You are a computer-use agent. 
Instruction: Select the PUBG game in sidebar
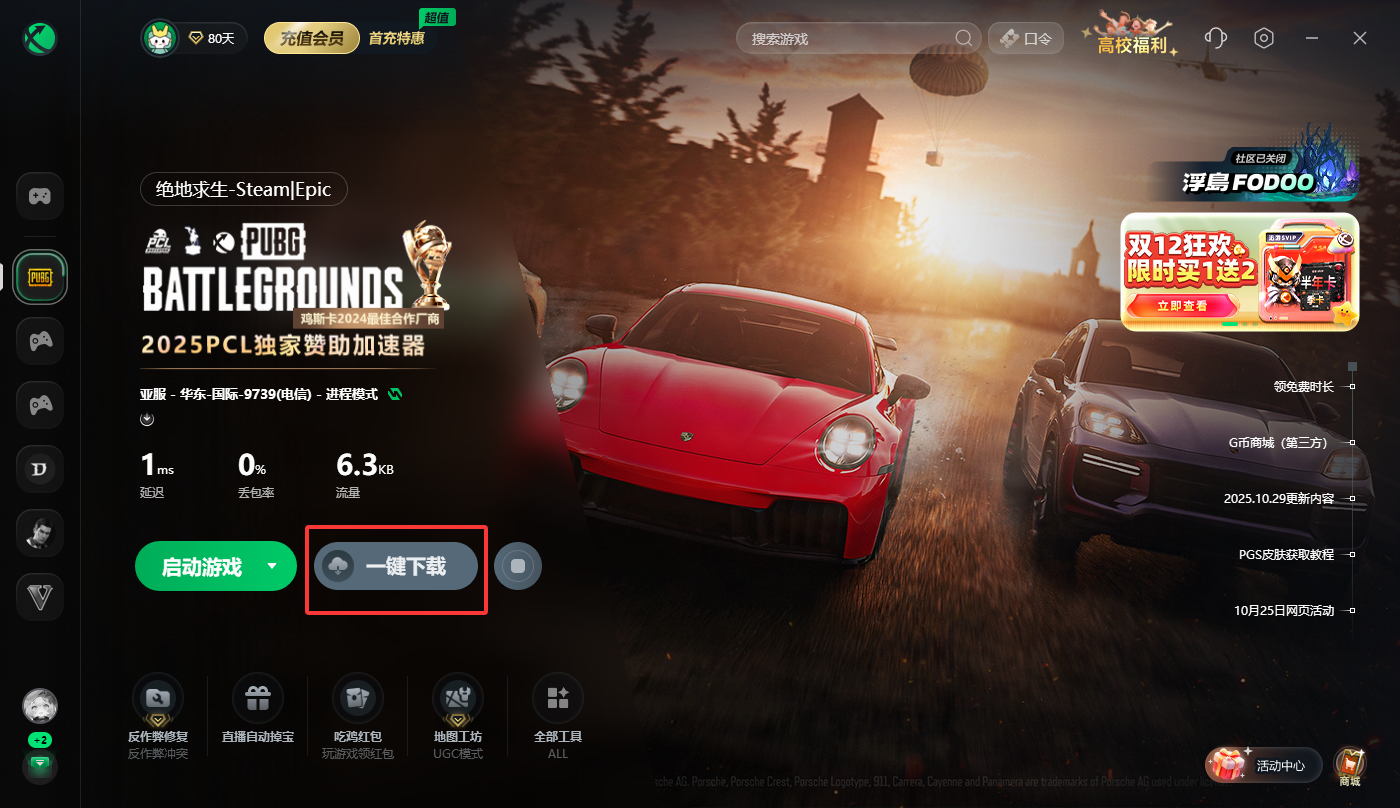(40, 277)
